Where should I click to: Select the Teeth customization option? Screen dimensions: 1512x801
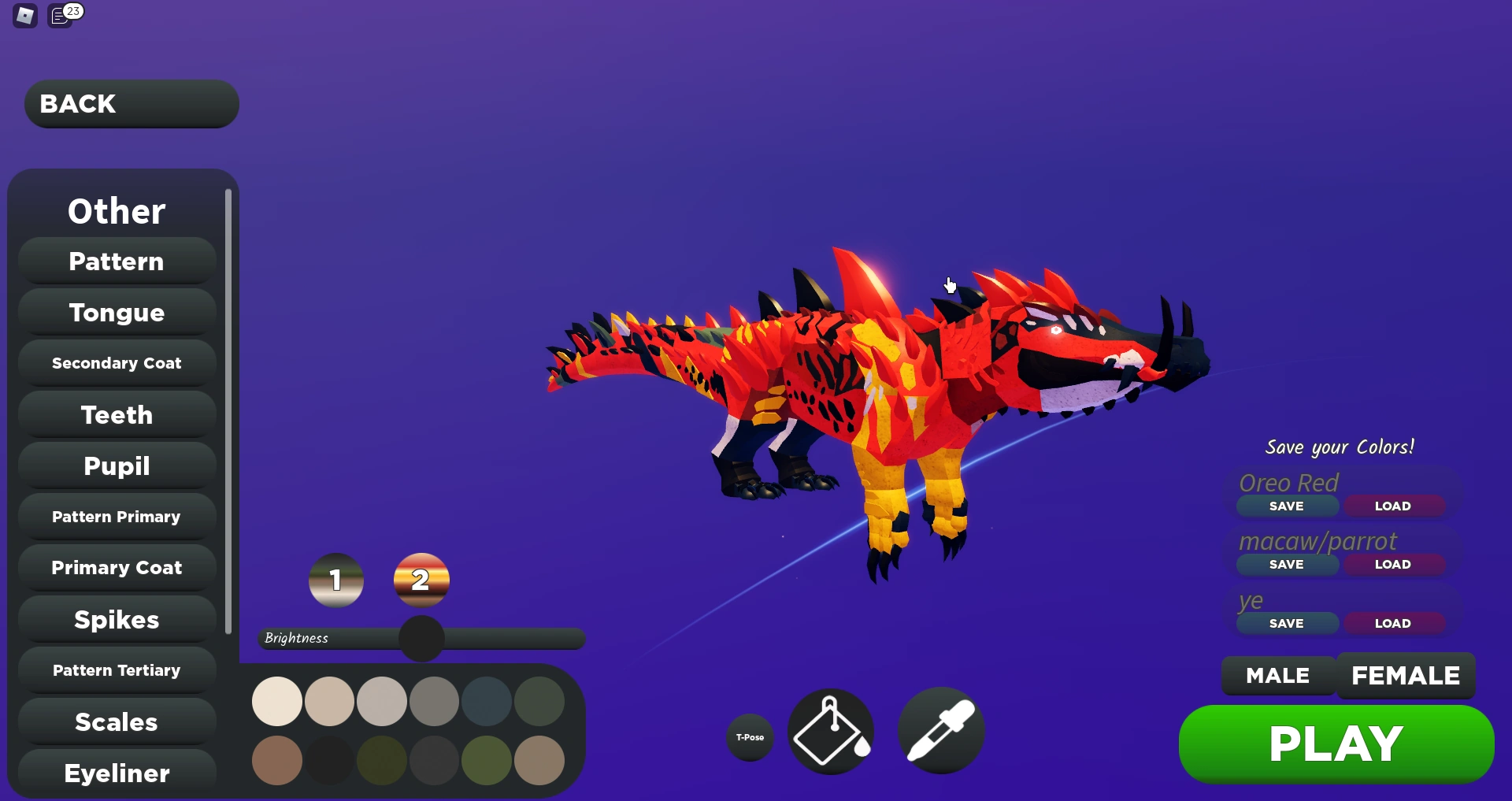coord(116,414)
